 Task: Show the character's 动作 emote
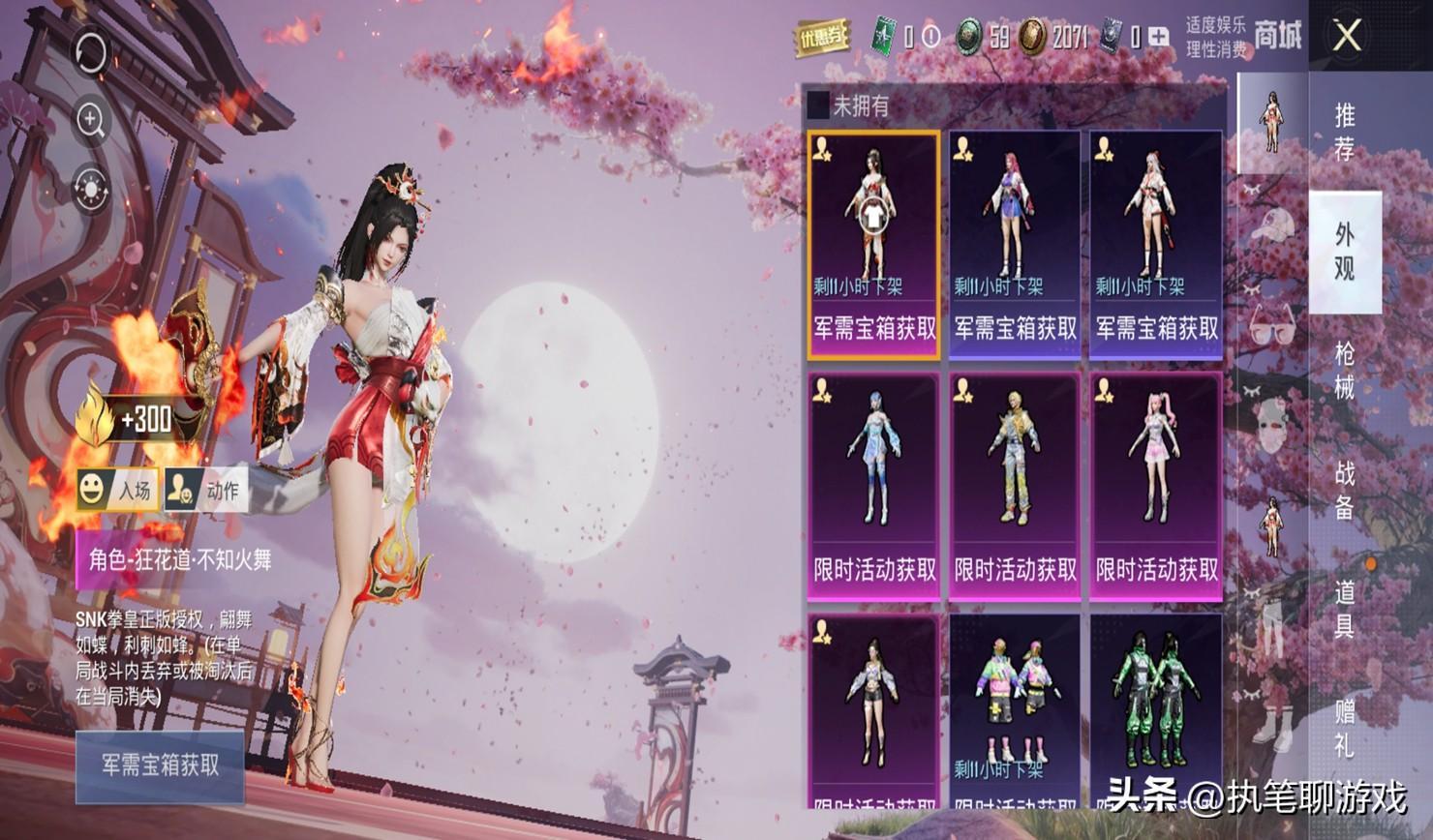[206, 490]
